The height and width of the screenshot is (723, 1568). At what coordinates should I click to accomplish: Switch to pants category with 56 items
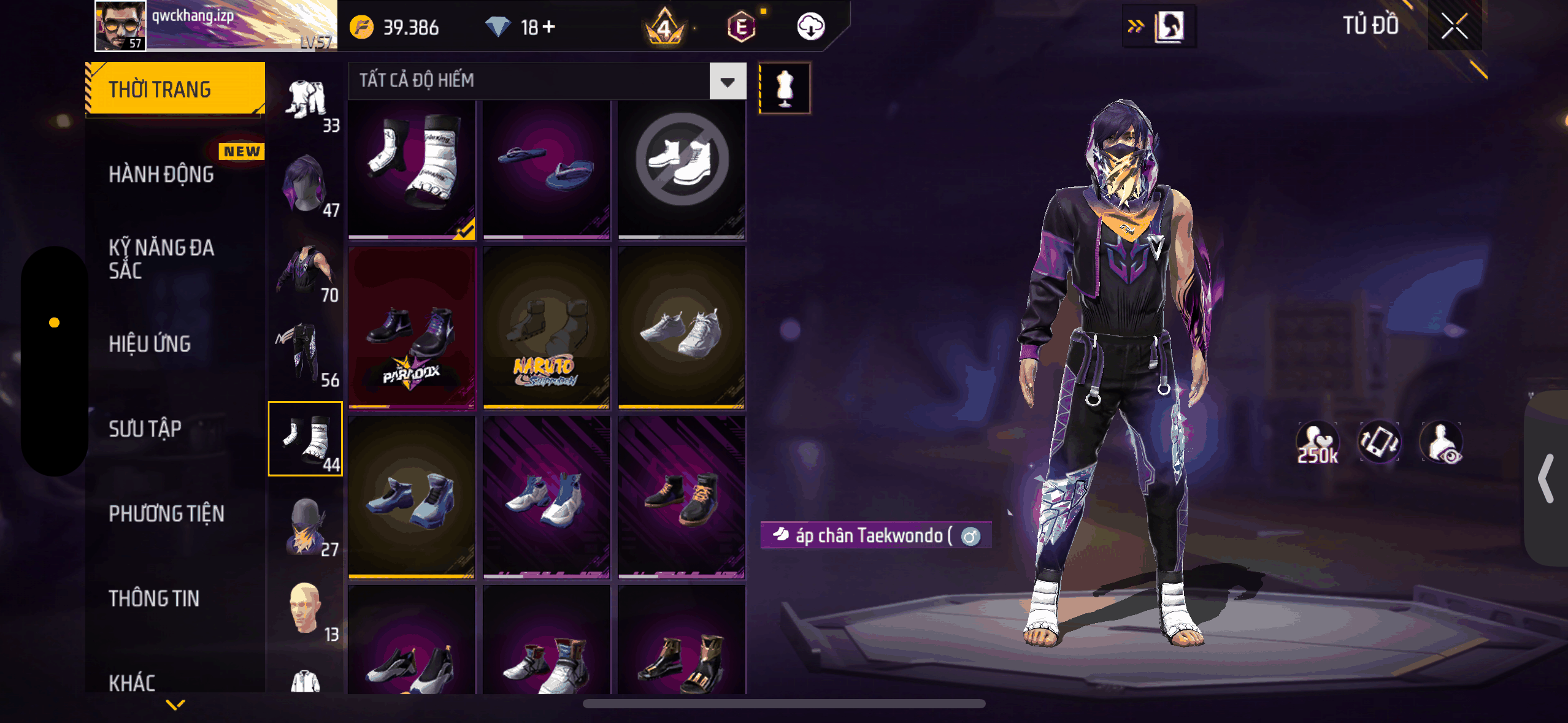tap(306, 354)
